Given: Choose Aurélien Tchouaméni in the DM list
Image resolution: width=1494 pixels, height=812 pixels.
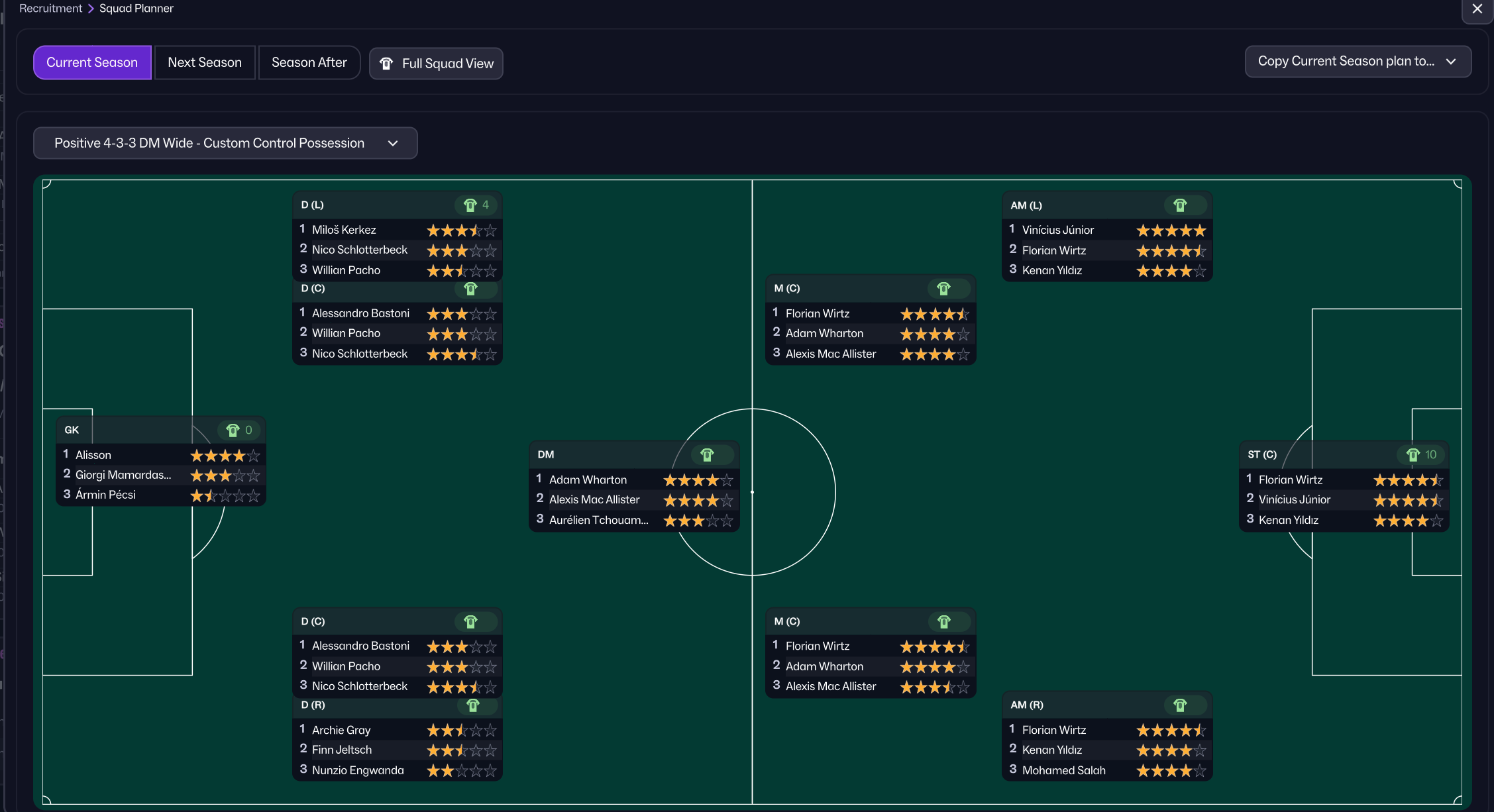Looking at the screenshot, I should click(598, 520).
